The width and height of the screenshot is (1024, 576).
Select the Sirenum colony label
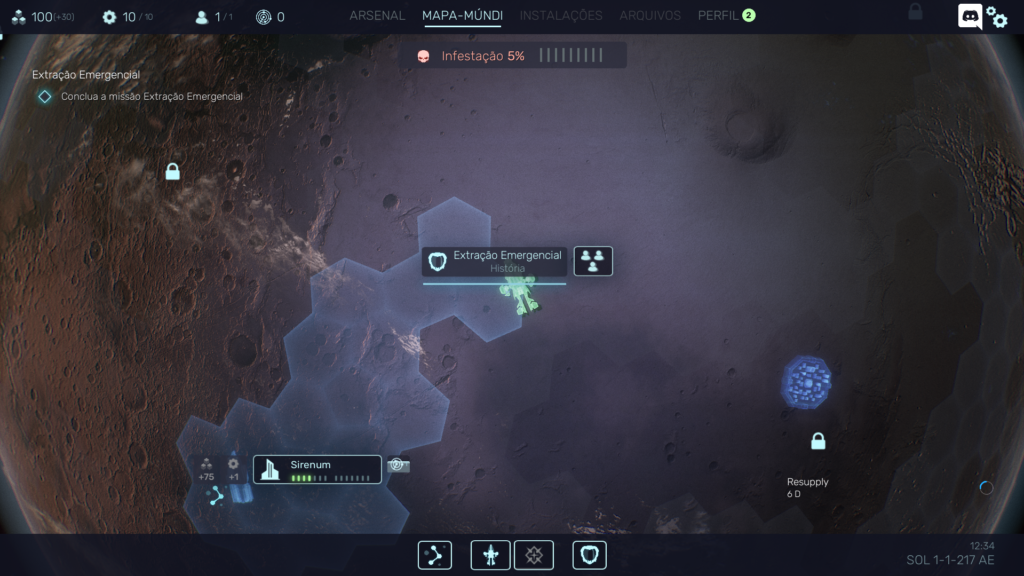pos(317,469)
